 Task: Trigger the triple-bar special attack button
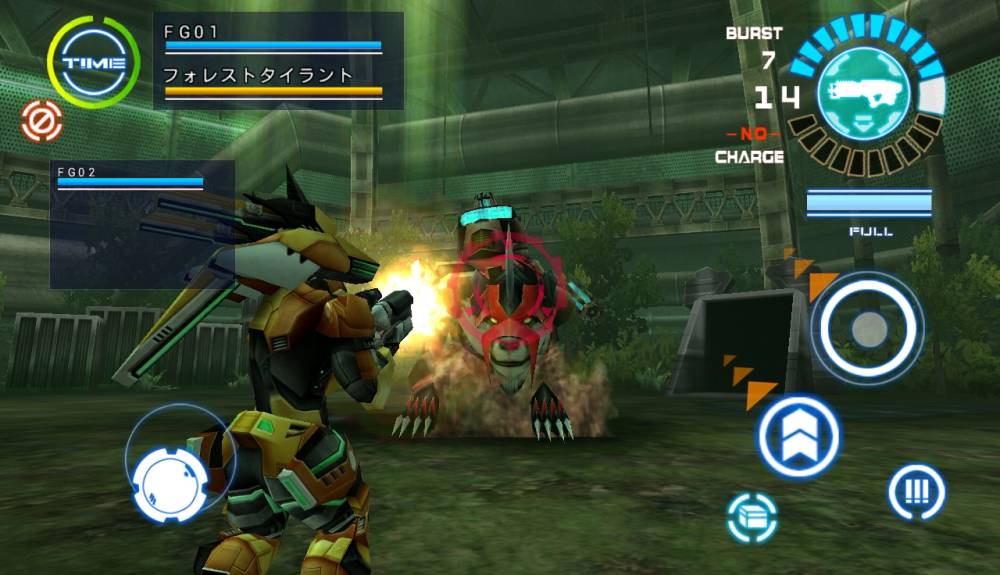point(916,492)
